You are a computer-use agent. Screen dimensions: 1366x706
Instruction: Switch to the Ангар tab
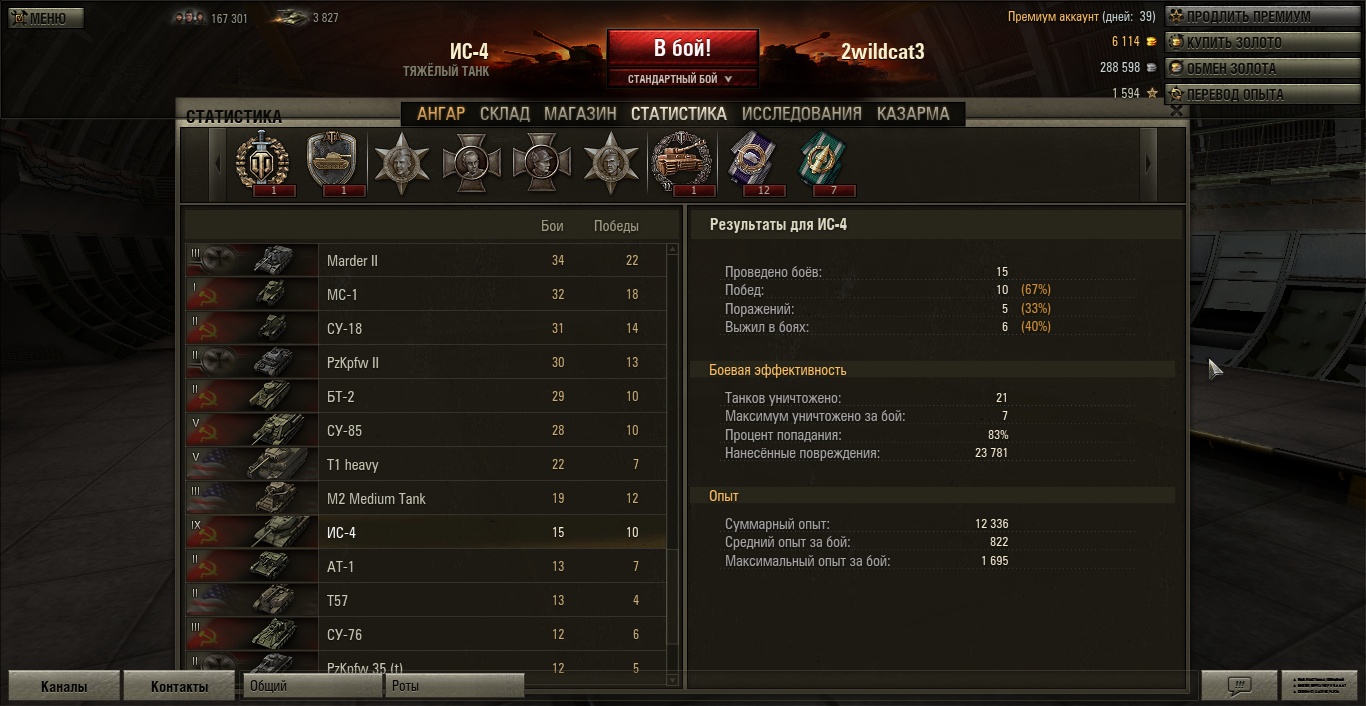click(441, 114)
